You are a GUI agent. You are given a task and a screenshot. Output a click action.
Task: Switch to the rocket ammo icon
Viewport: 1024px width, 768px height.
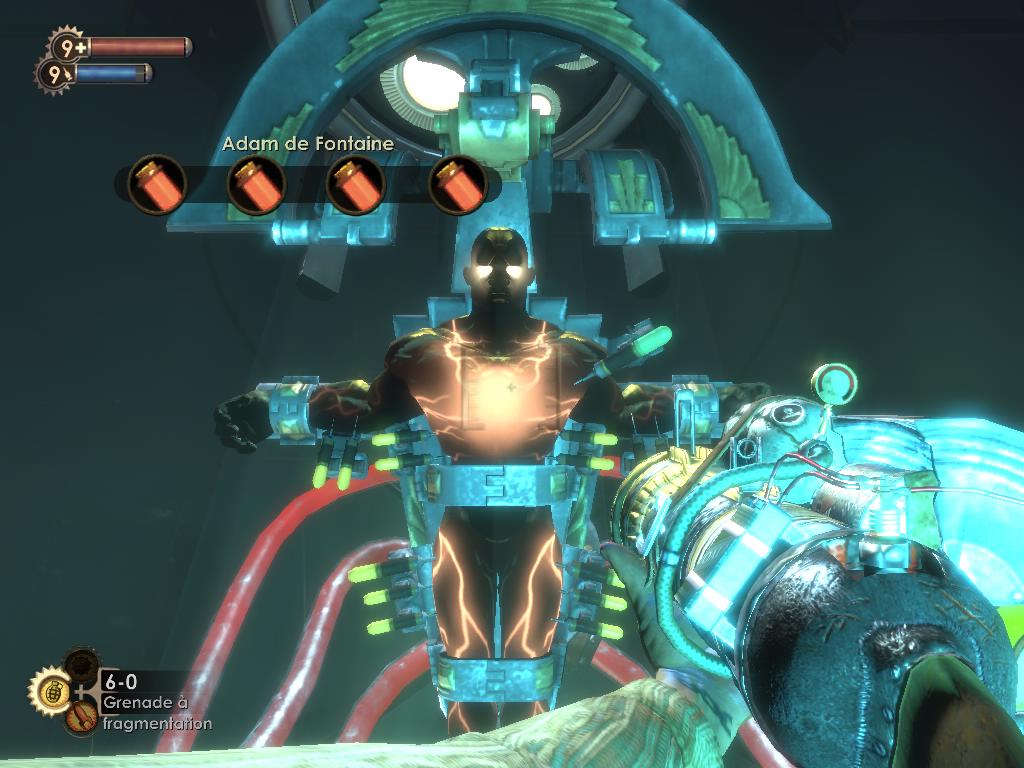[x=81, y=716]
